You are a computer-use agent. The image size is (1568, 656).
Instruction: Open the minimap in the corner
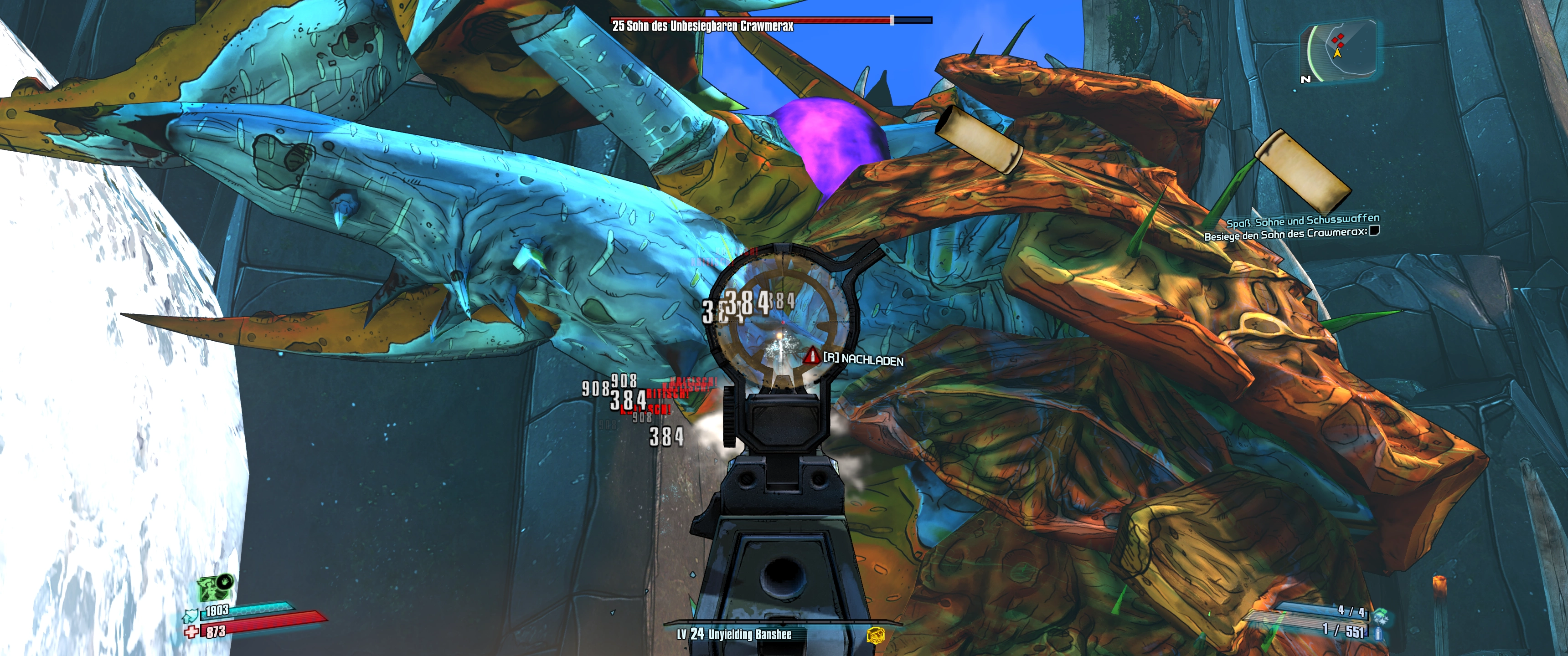coord(1339,51)
